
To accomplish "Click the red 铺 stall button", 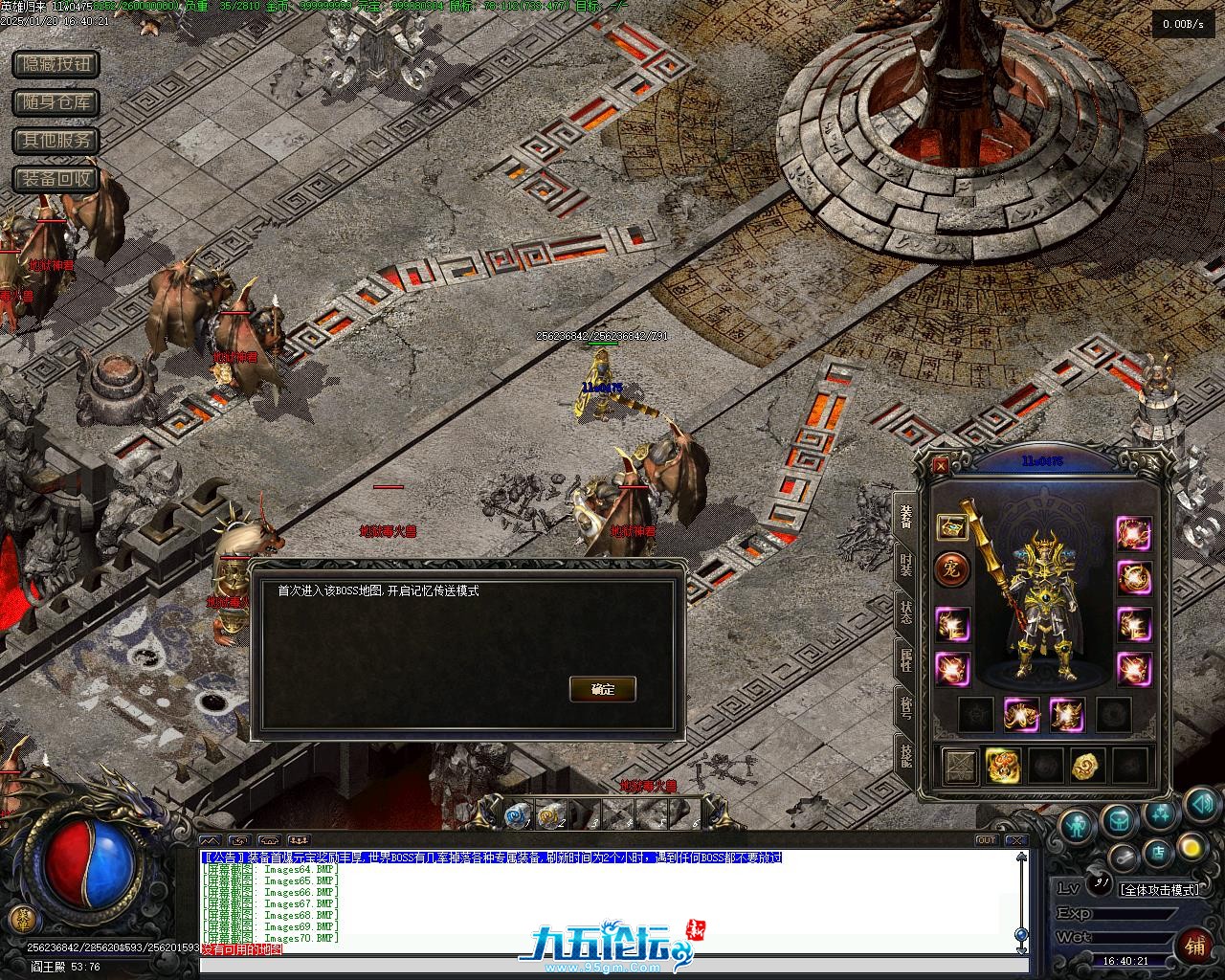I will (1195, 946).
